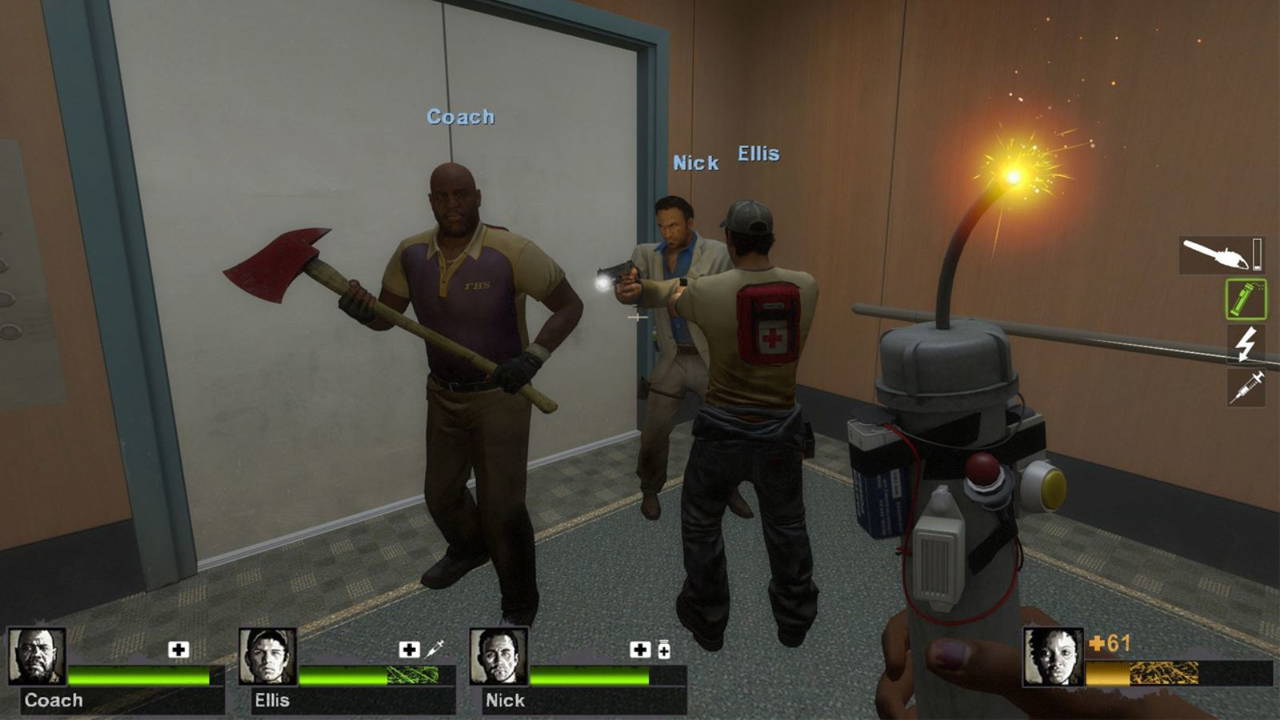
Task: Click Coach's first aid kit icon
Action: [x=179, y=650]
